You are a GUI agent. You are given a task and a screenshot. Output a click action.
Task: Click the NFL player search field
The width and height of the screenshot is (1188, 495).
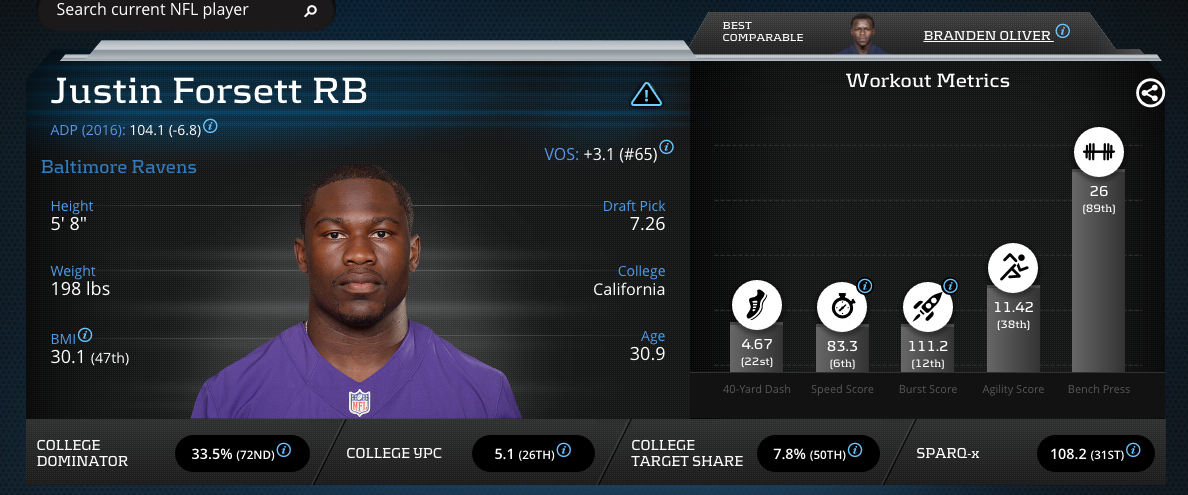[x=170, y=11]
